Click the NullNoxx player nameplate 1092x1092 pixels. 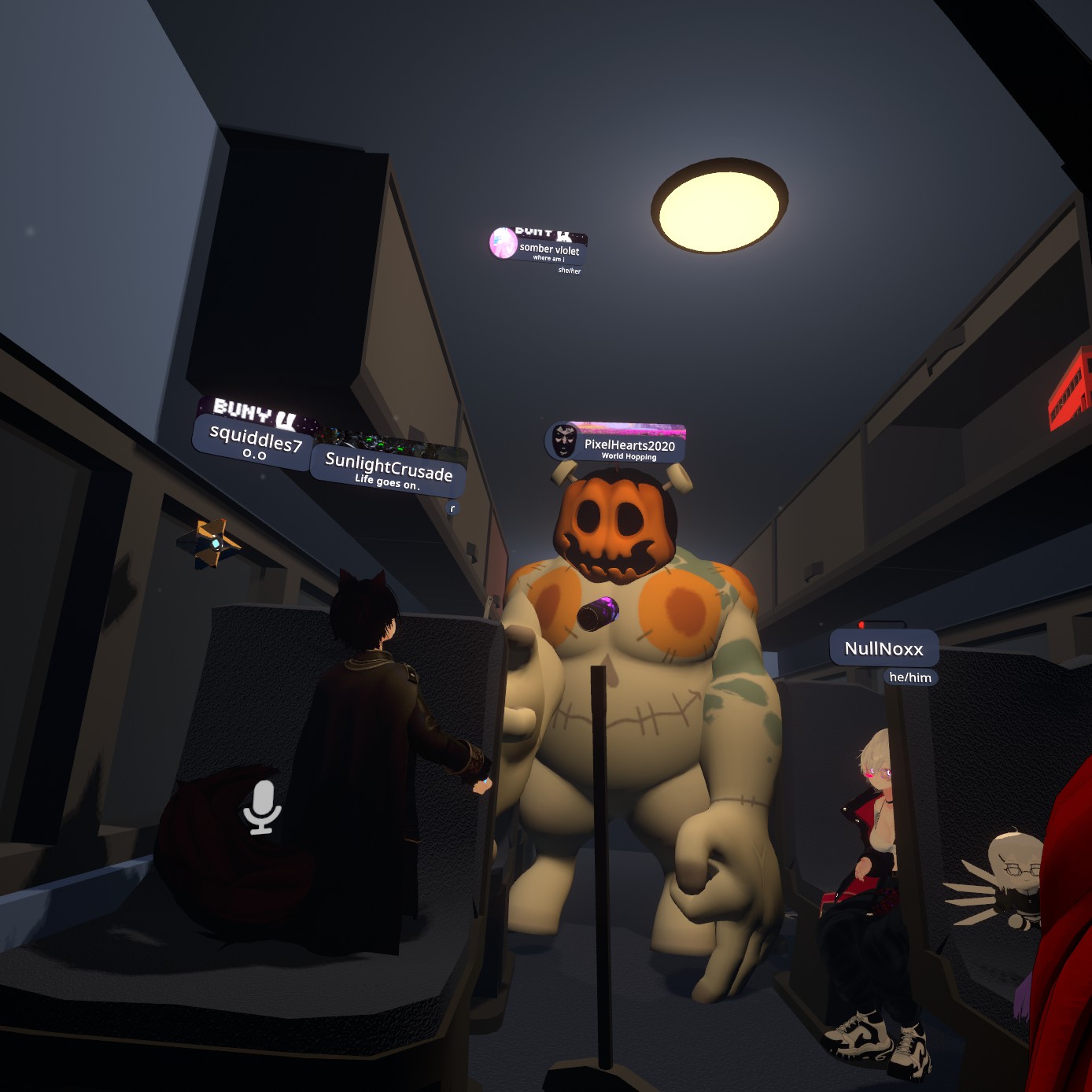point(884,649)
